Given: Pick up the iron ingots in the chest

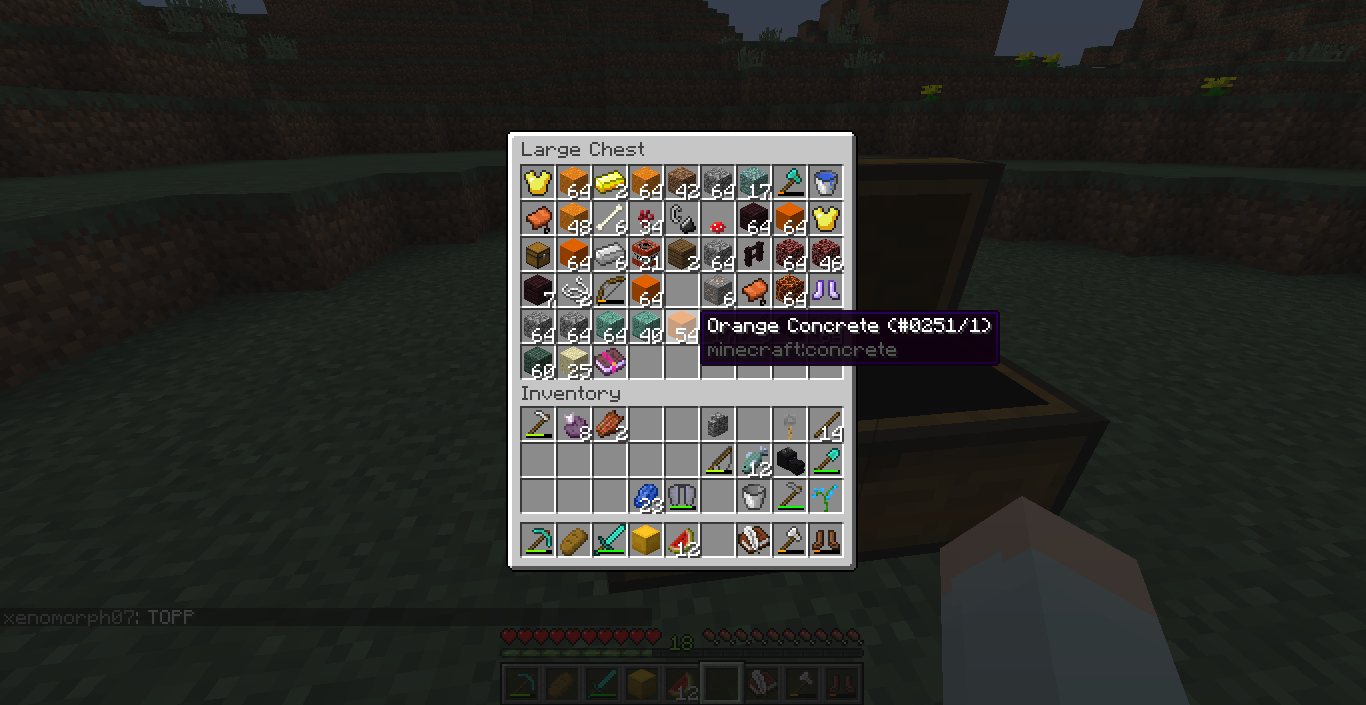Looking at the screenshot, I should coord(609,255).
